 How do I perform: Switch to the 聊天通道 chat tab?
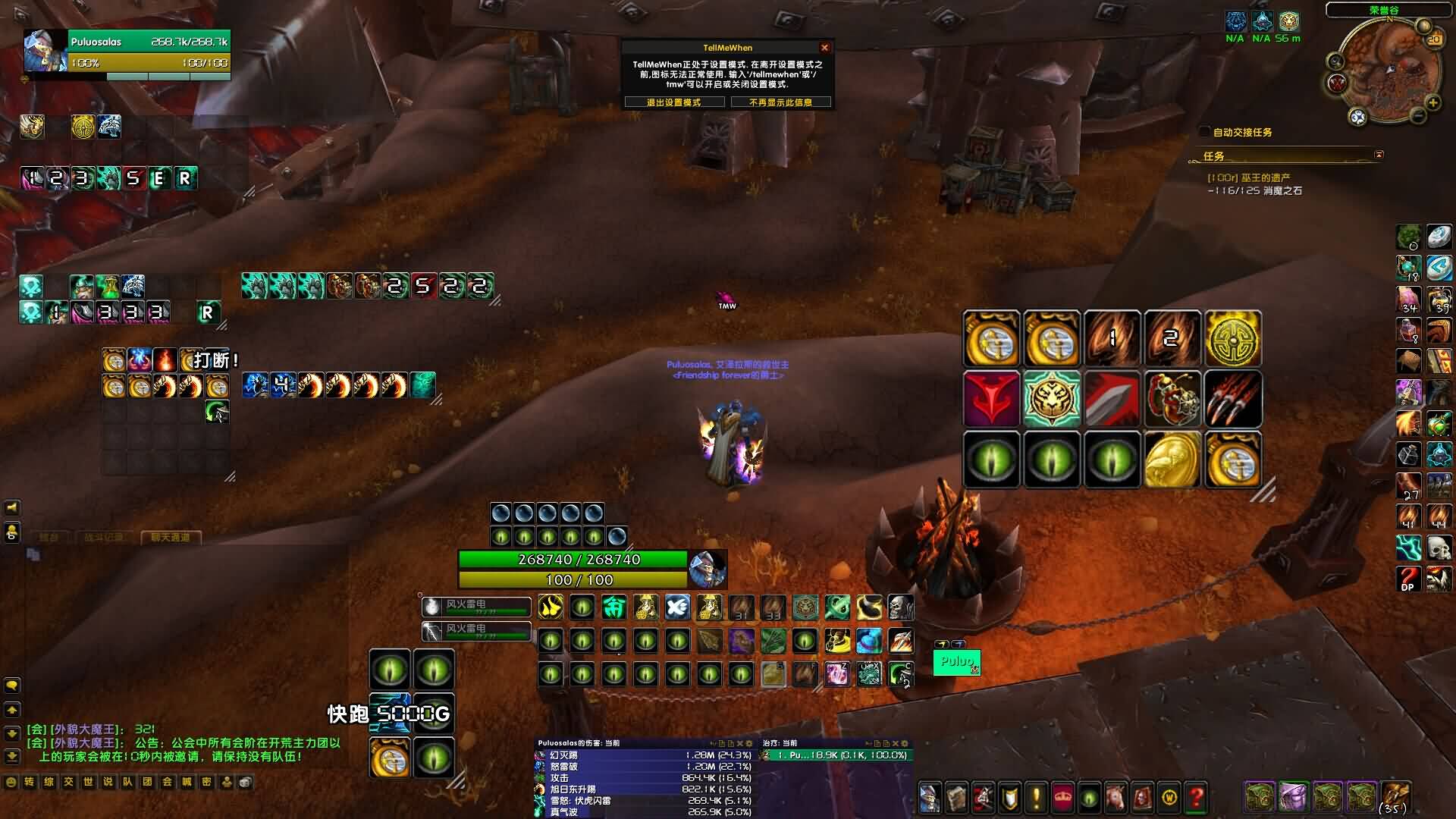coord(170,538)
